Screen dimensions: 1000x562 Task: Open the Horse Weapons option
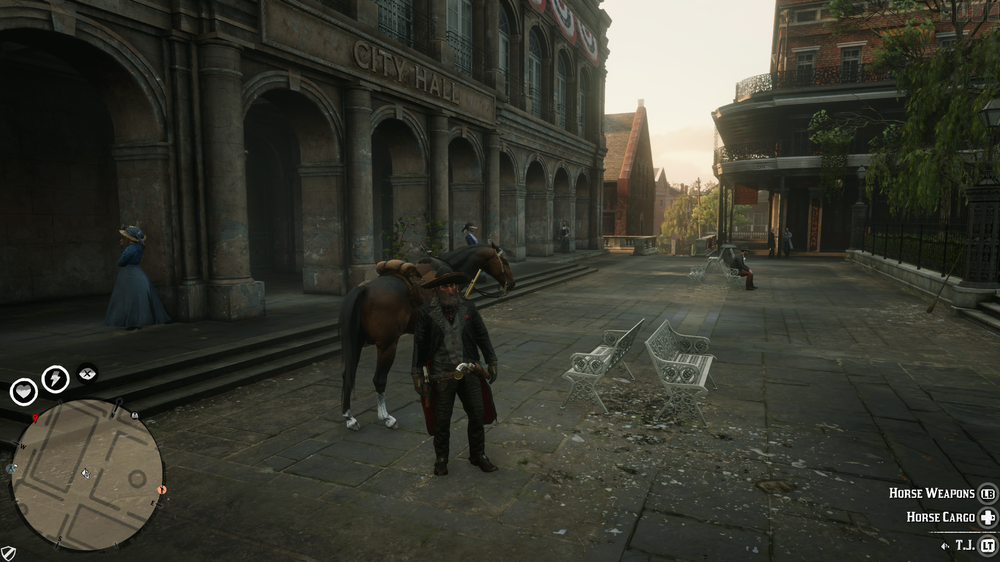[933, 493]
